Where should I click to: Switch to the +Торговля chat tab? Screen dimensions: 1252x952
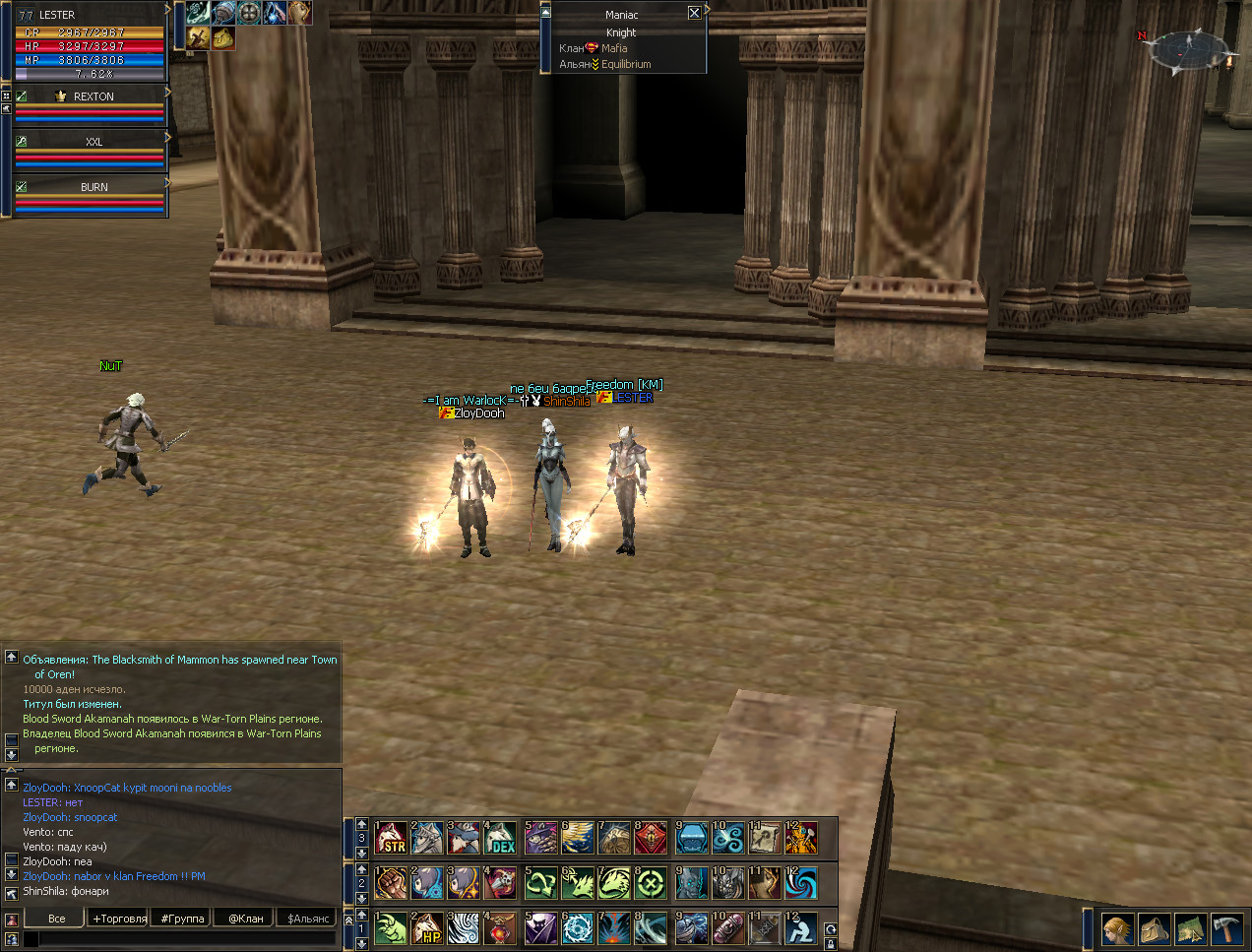pos(119,919)
